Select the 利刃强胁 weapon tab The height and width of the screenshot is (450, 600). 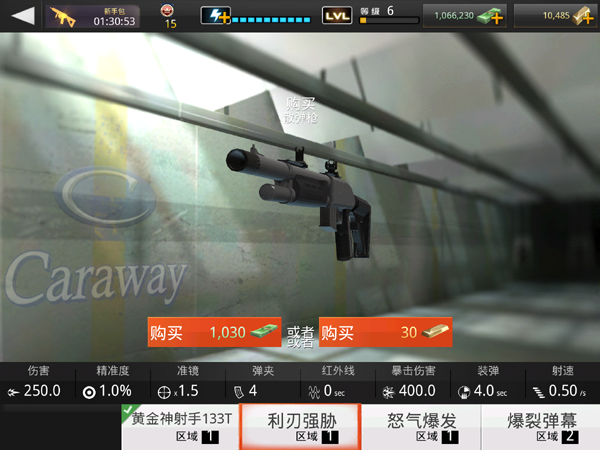pos(301,427)
